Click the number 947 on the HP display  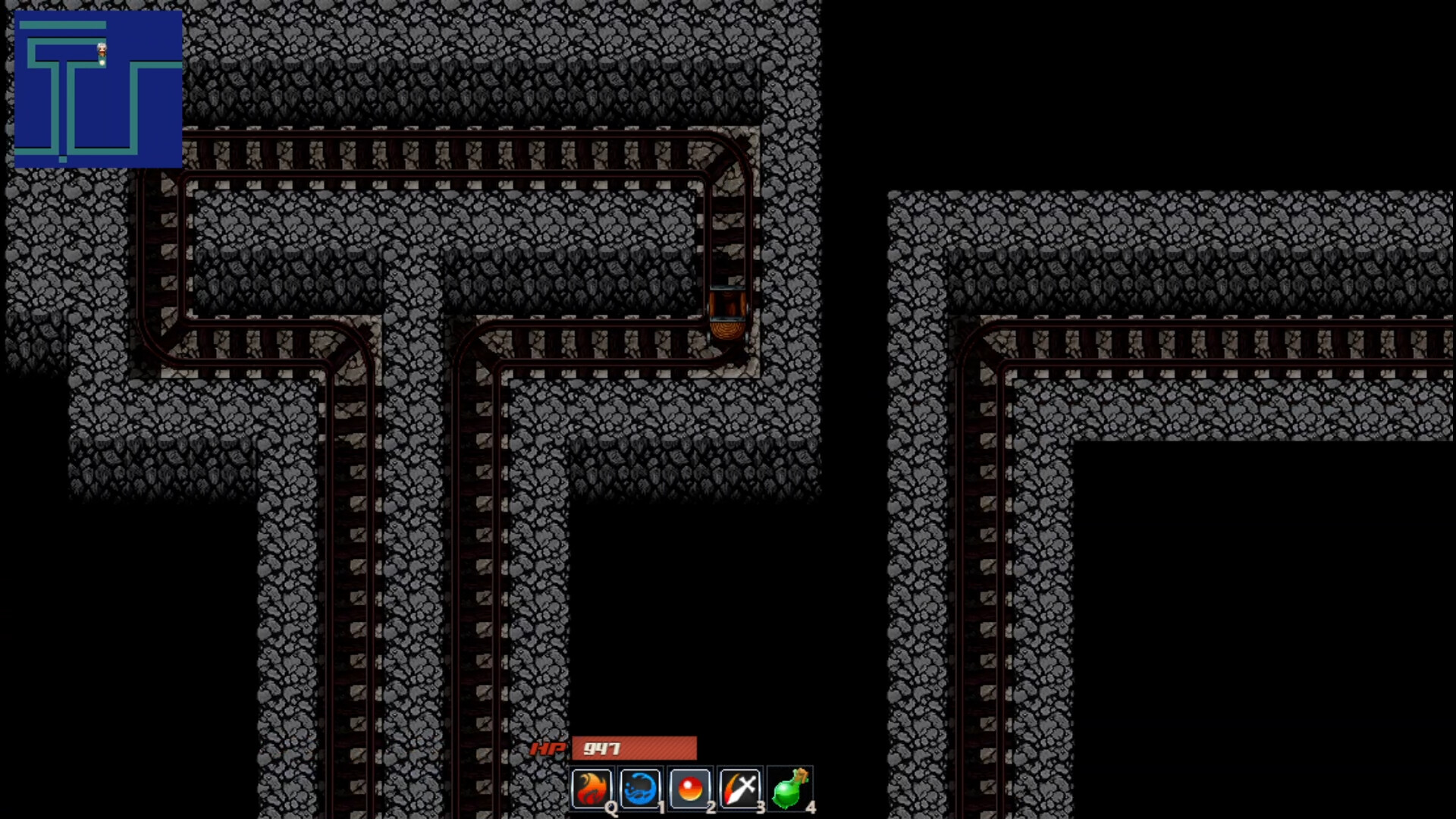click(599, 749)
